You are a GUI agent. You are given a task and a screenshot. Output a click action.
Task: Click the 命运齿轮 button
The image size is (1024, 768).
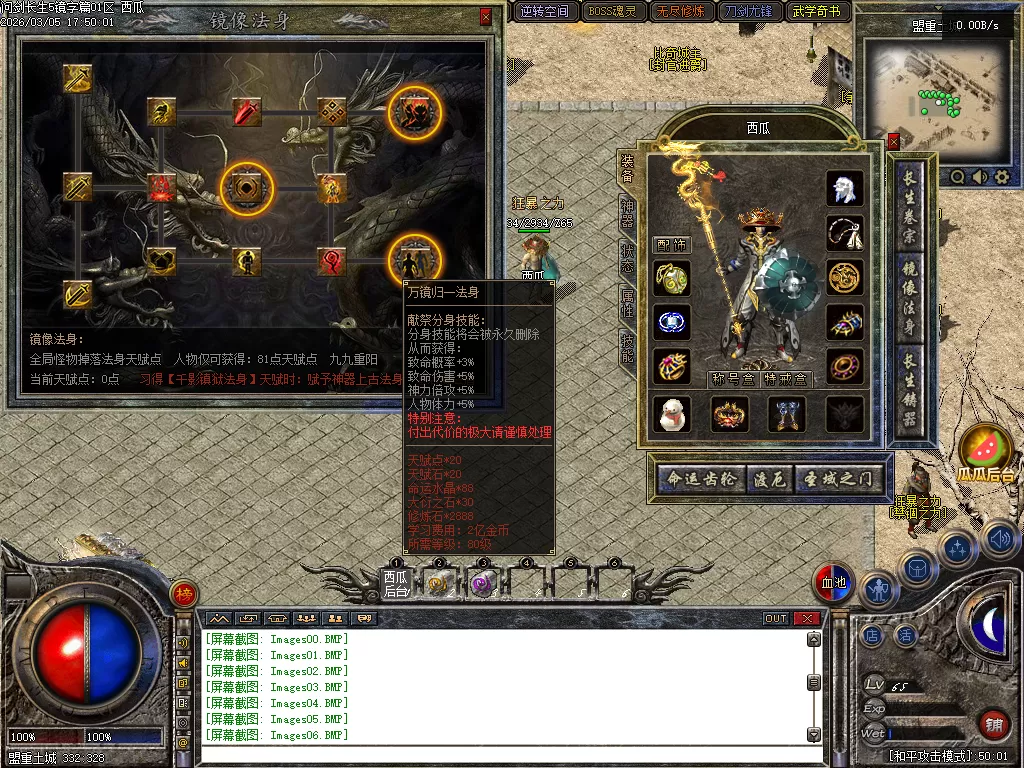pos(702,480)
